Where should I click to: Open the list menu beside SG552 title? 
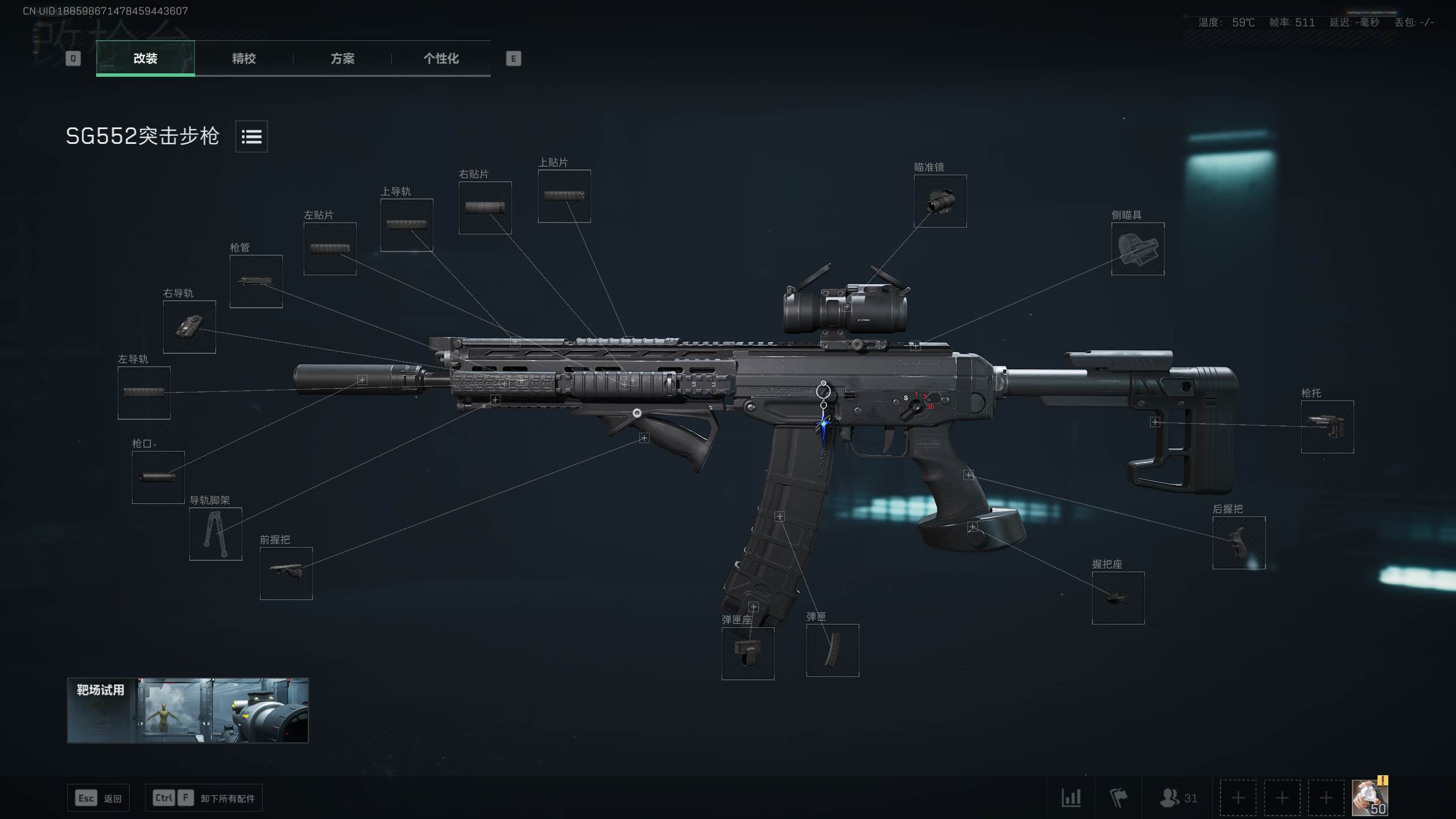click(x=251, y=136)
